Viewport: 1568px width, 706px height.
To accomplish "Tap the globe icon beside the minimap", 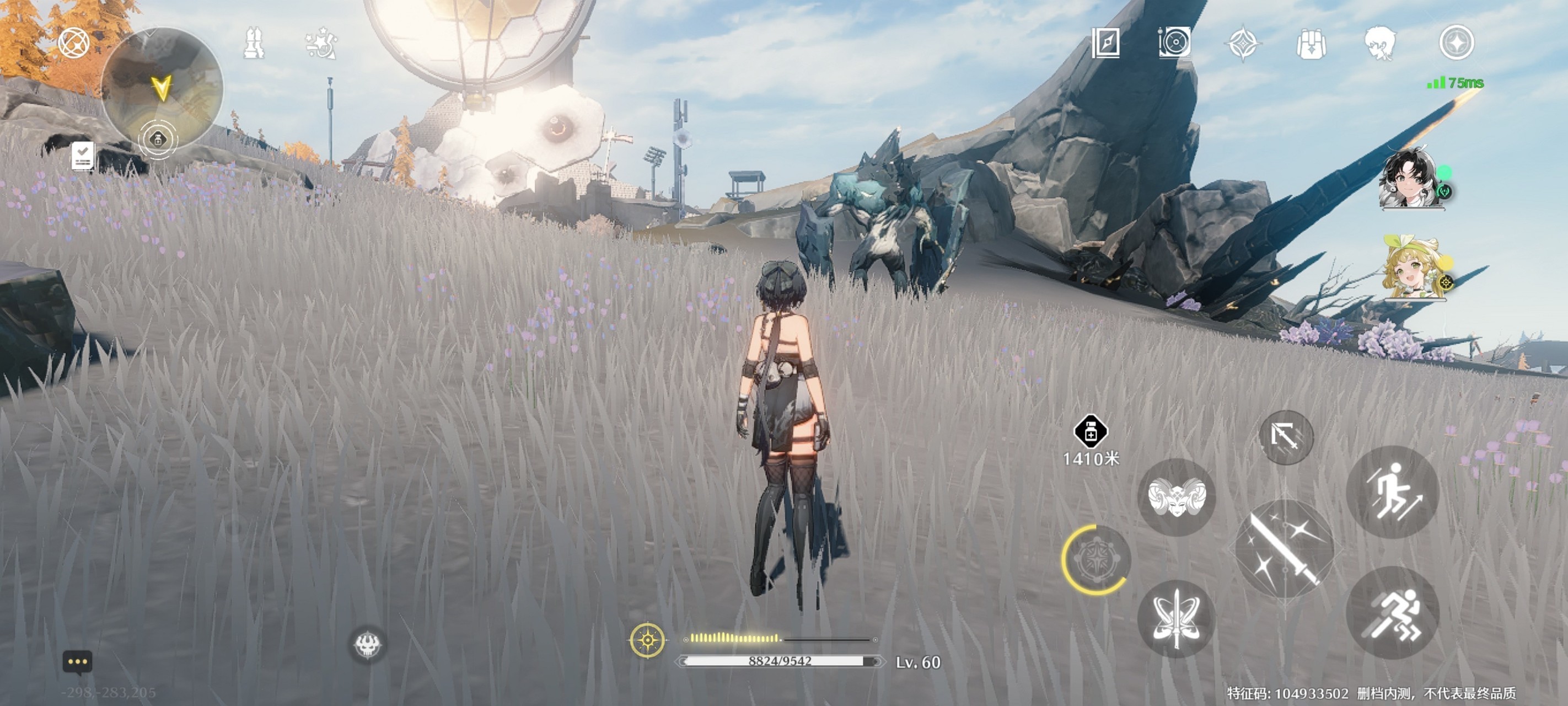I will click(74, 42).
